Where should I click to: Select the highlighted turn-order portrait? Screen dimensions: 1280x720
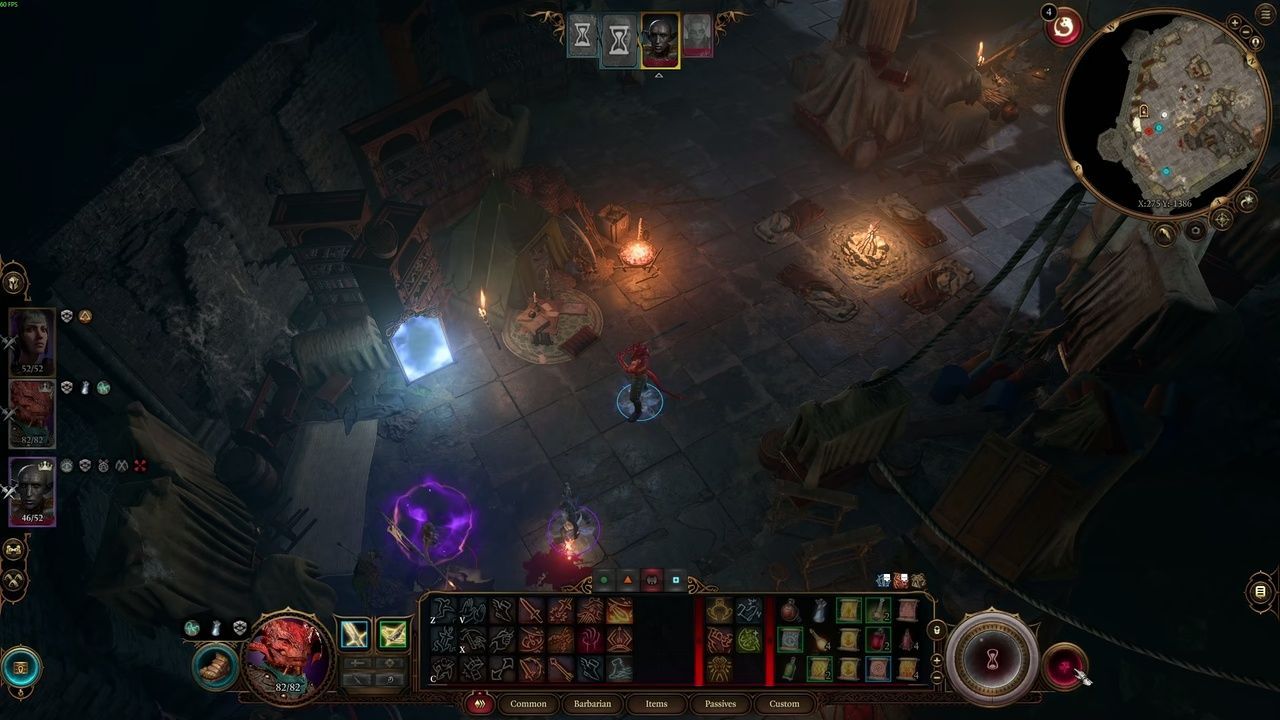(x=660, y=40)
